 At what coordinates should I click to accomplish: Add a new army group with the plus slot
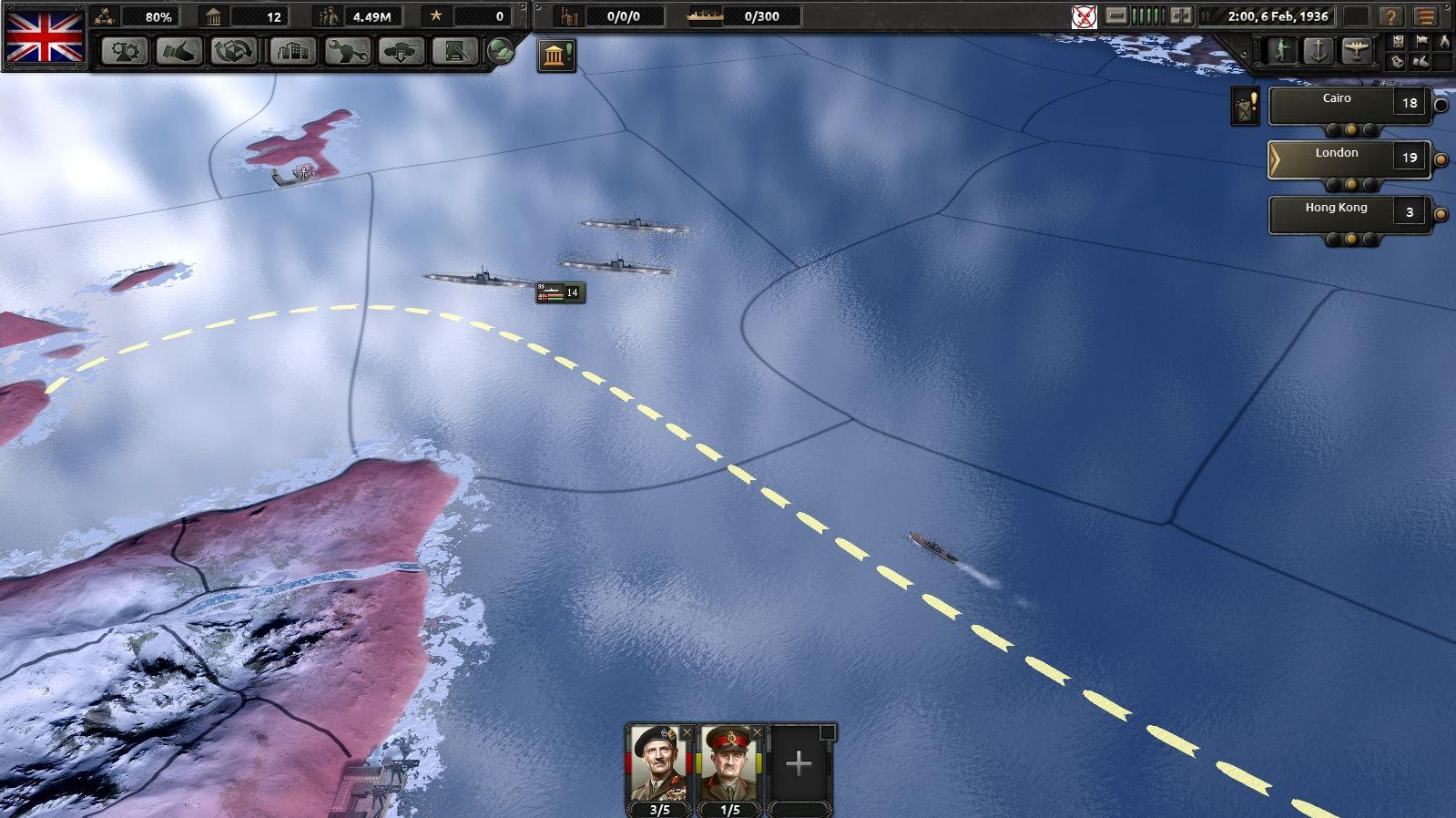799,763
